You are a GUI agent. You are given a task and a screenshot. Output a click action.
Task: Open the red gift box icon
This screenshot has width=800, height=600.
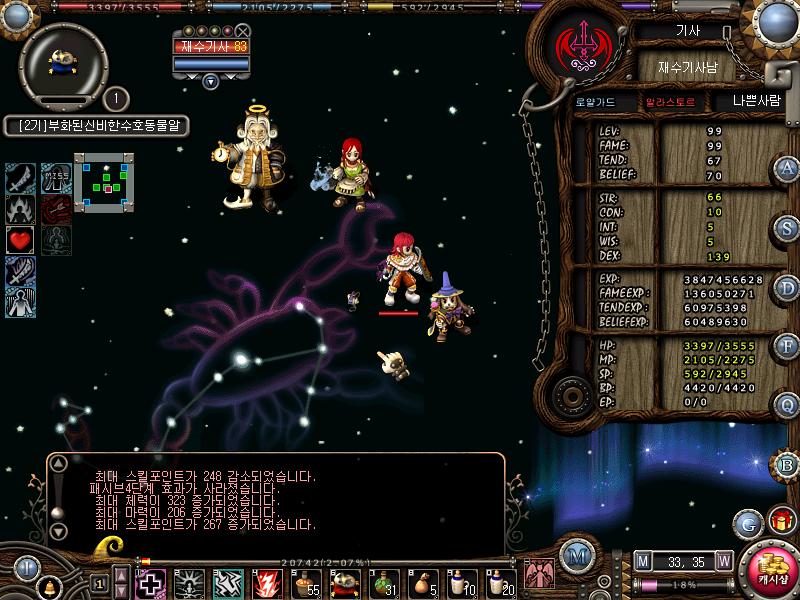pyautogui.click(x=779, y=521)
